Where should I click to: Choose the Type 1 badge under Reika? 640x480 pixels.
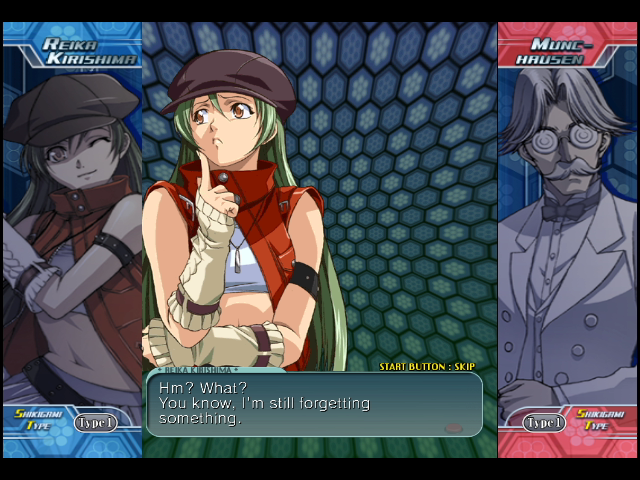(x=95, y=422)
